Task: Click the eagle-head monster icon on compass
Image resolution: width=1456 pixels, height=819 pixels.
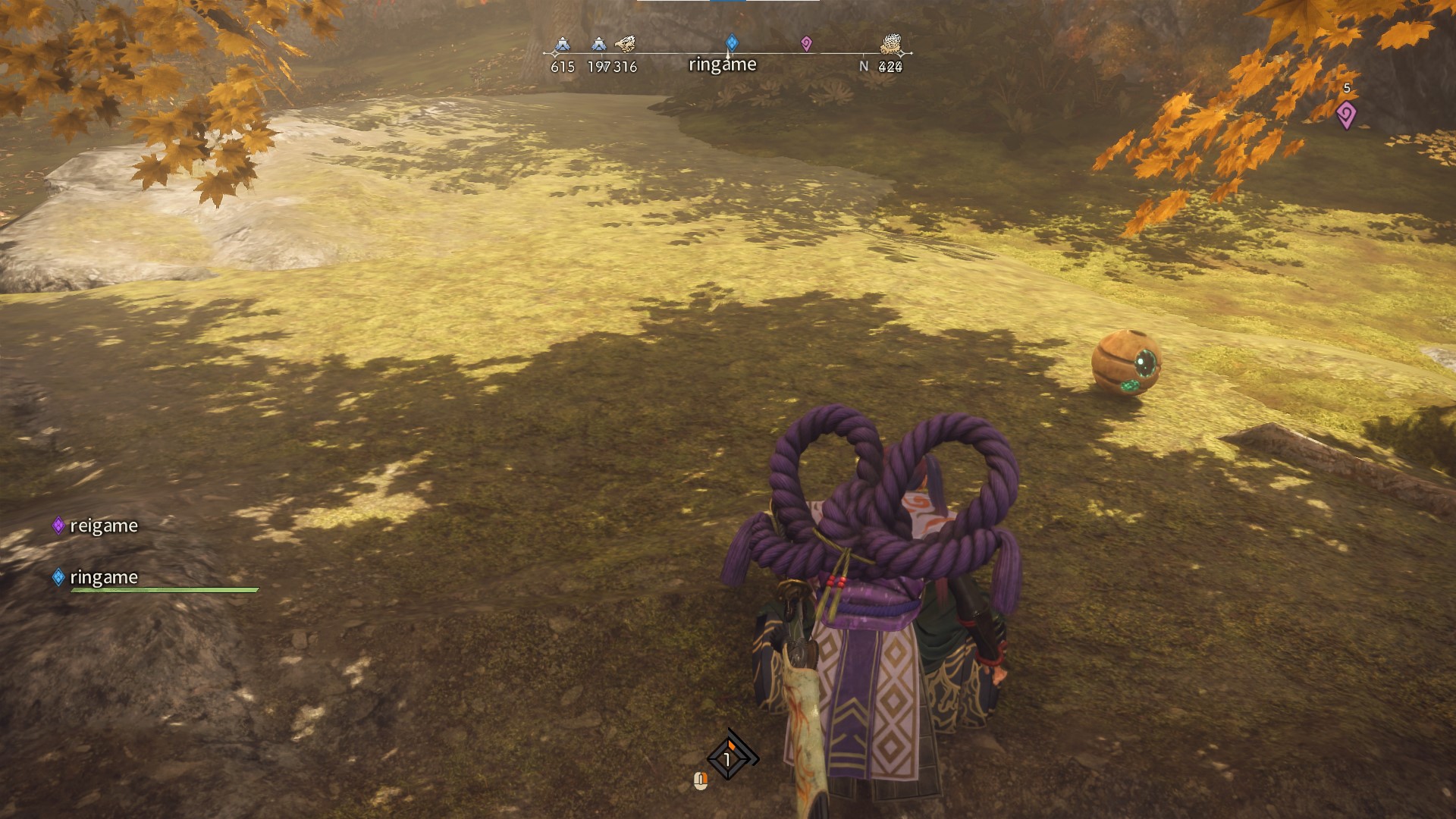Action: point(625,44)
